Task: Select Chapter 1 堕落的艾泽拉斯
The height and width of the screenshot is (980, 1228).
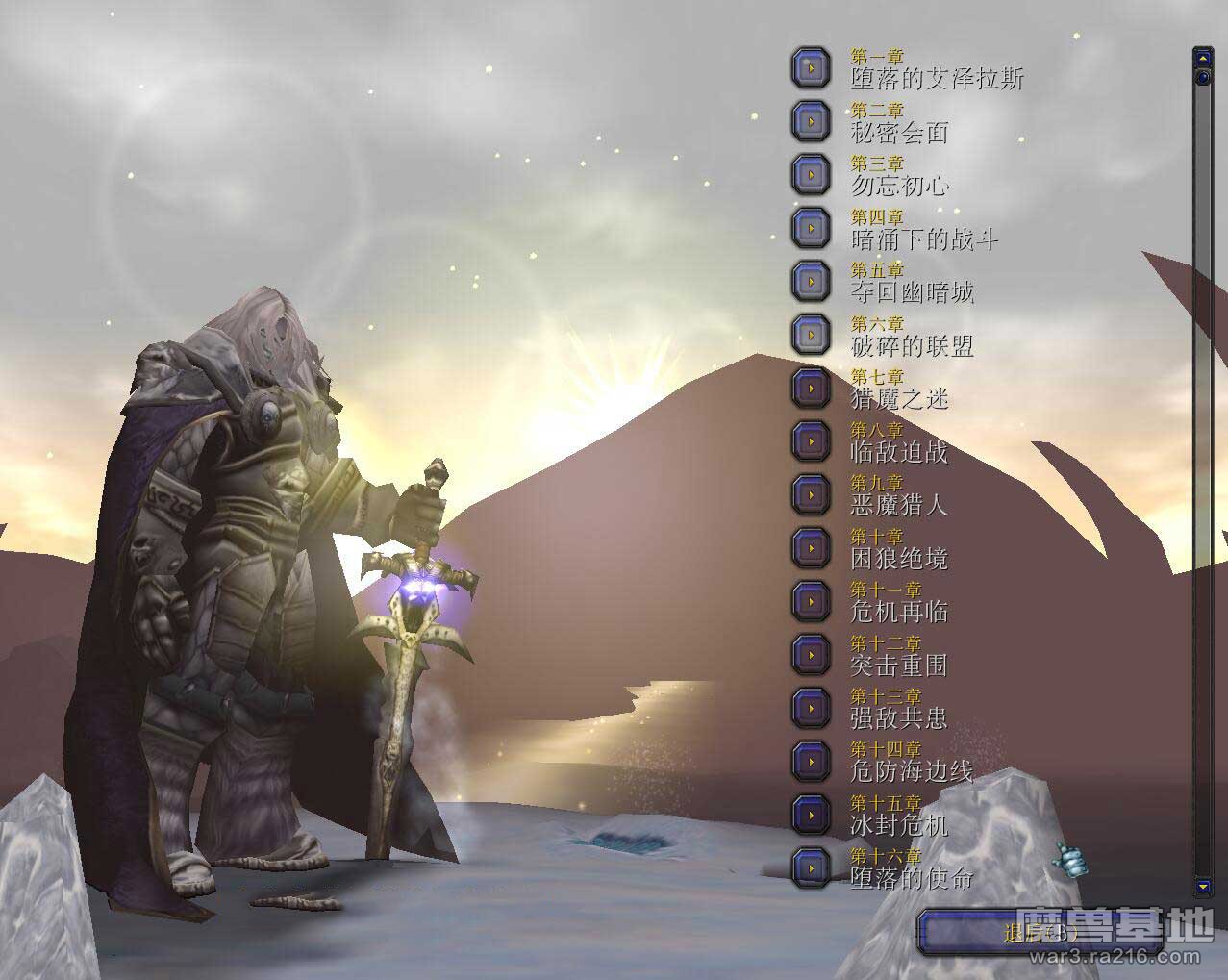Action: (x=812, y=68)
